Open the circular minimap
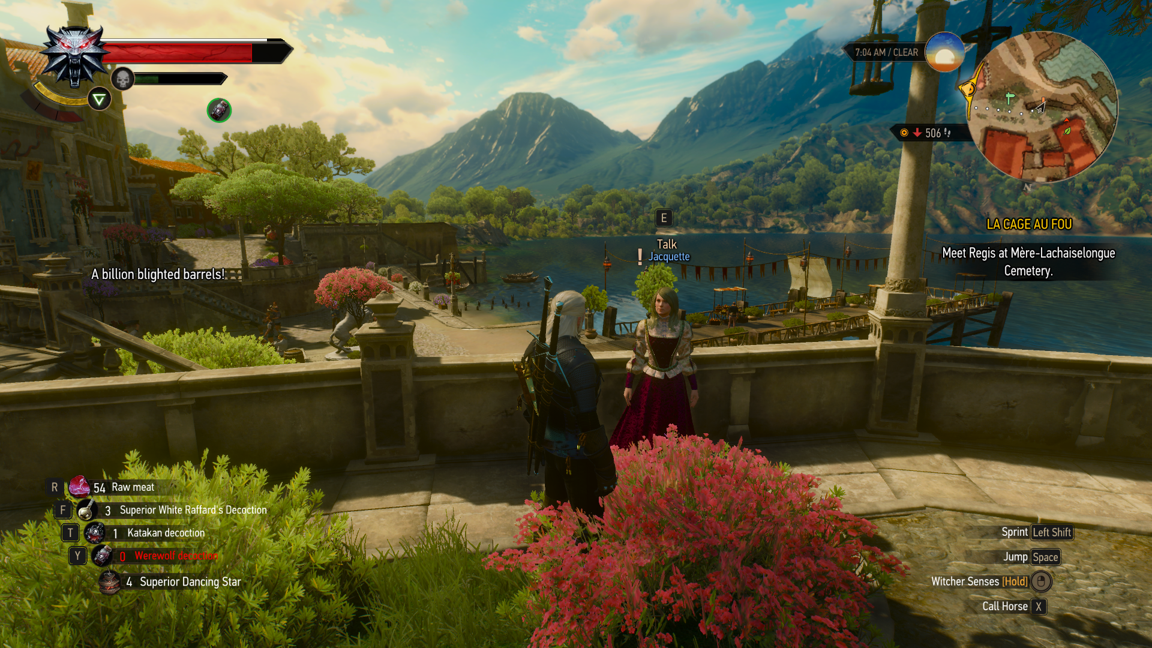Viewport: 1152px width, 648px height. pos(1043,107)
